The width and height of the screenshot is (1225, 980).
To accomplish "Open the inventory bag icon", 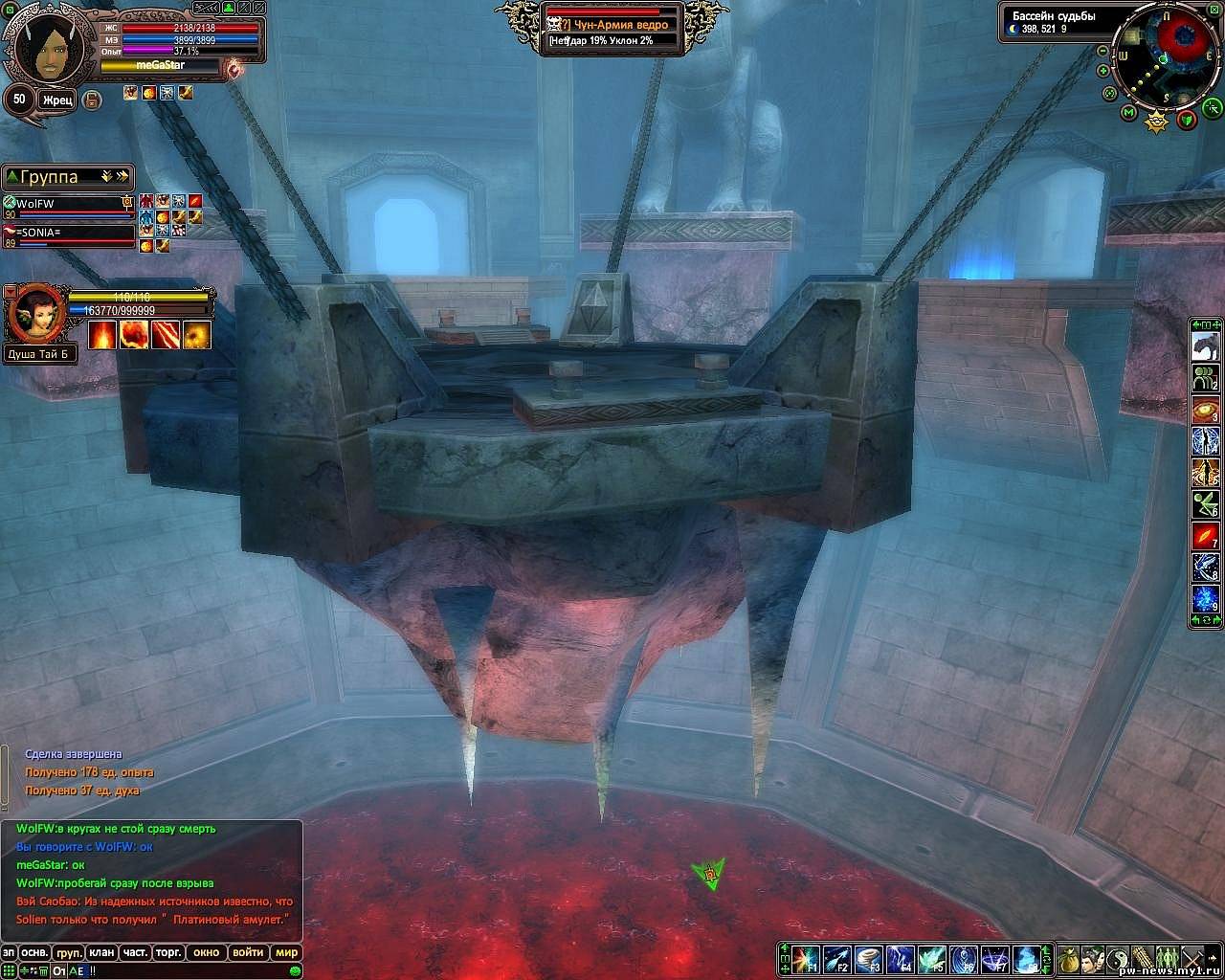I will [x=1069, y=959].
